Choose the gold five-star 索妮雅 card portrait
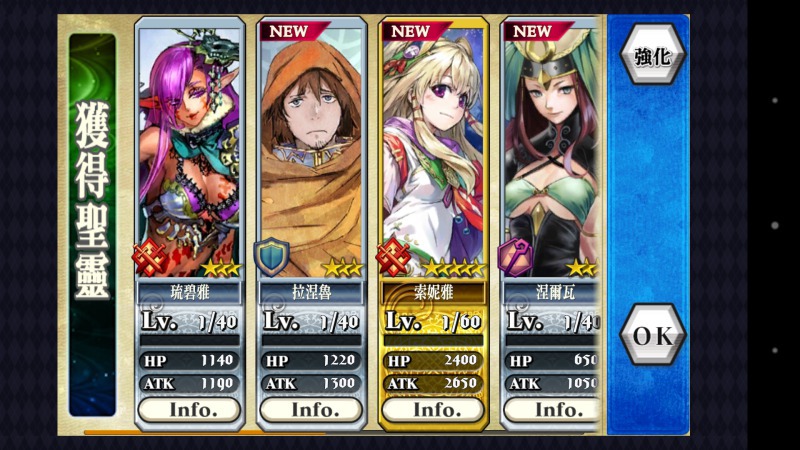 point(435,150)
